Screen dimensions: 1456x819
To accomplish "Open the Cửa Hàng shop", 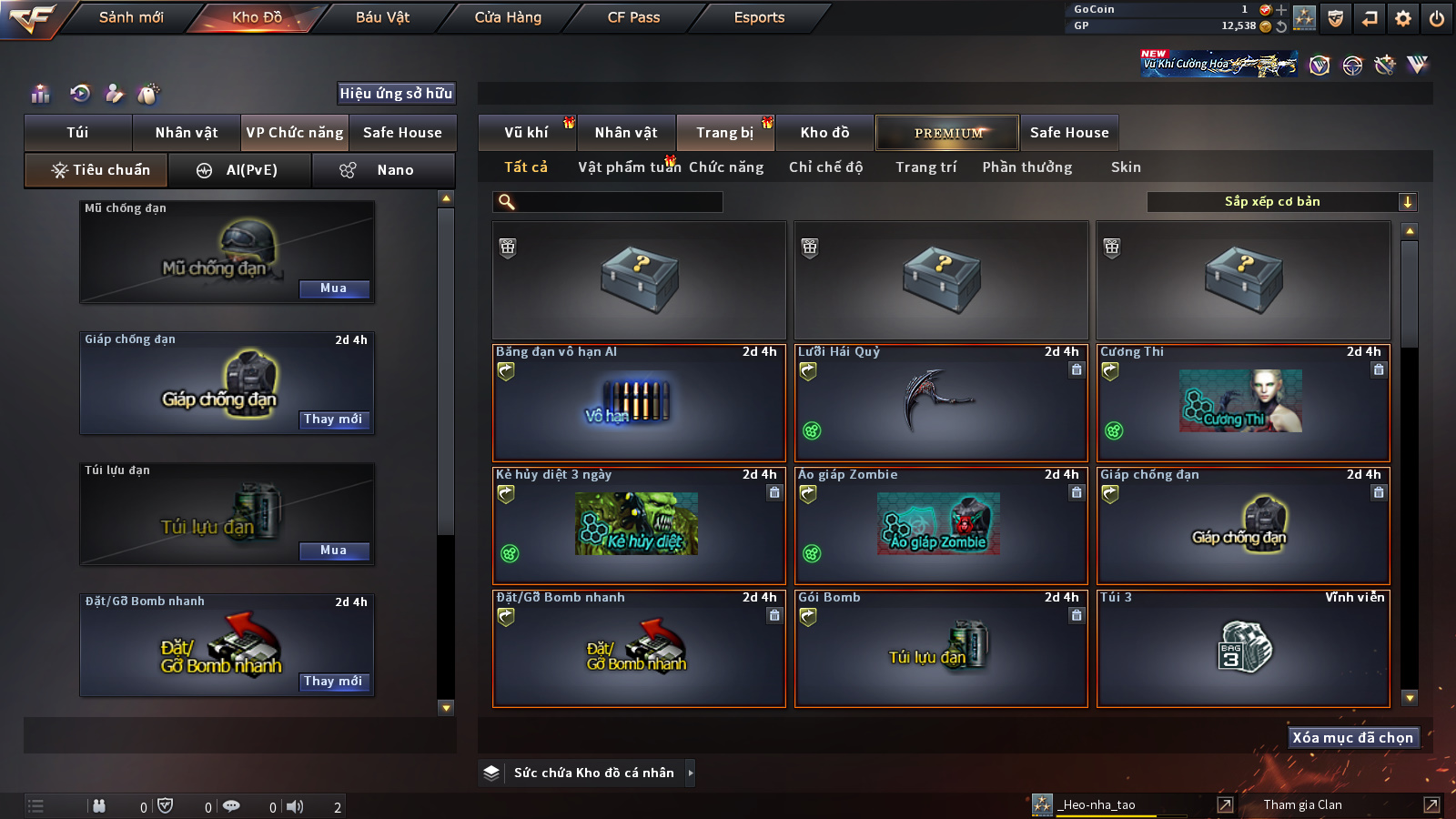I will coord(508,17).
